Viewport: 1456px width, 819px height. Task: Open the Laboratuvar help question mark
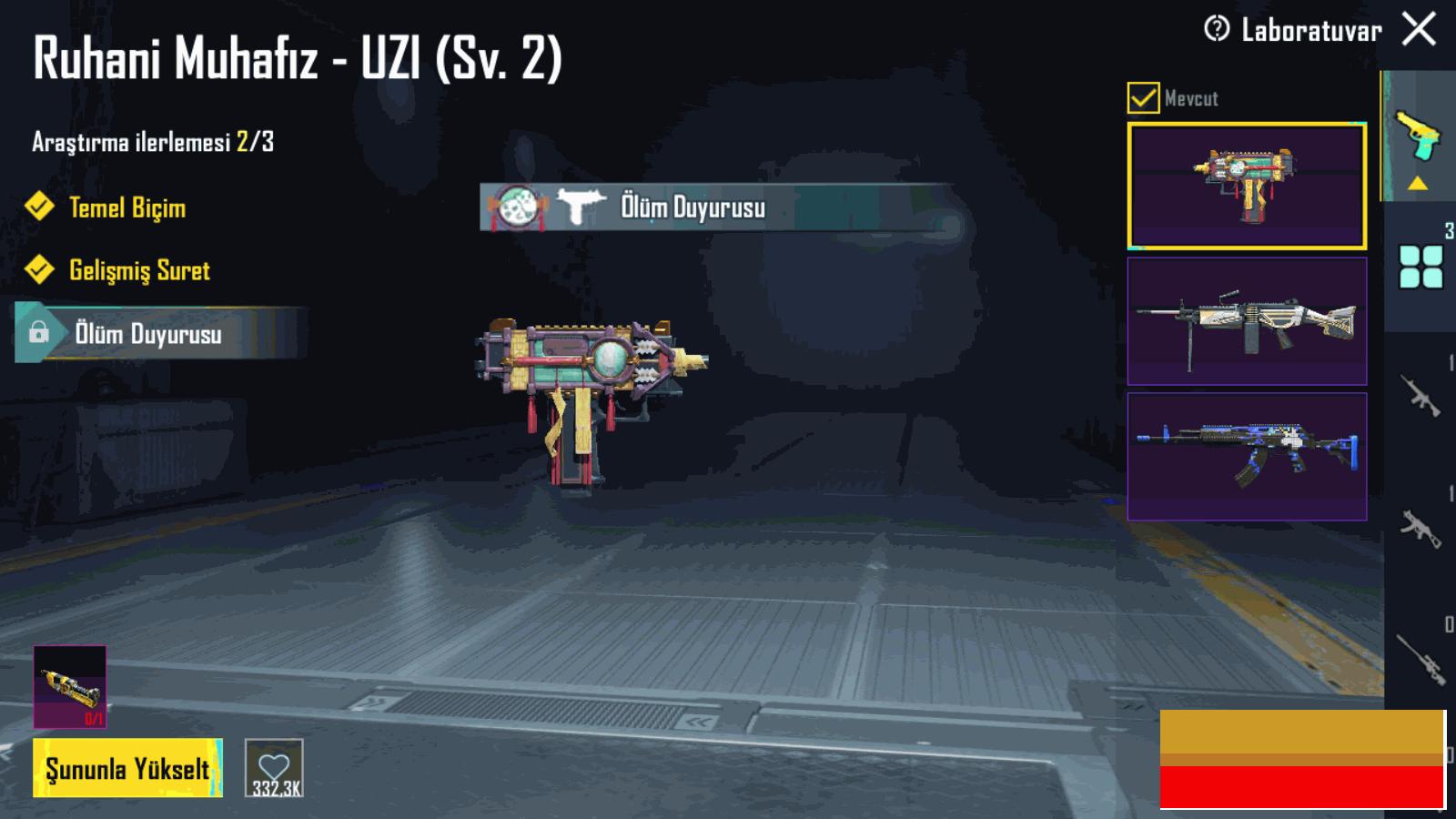coord(1217,29)
